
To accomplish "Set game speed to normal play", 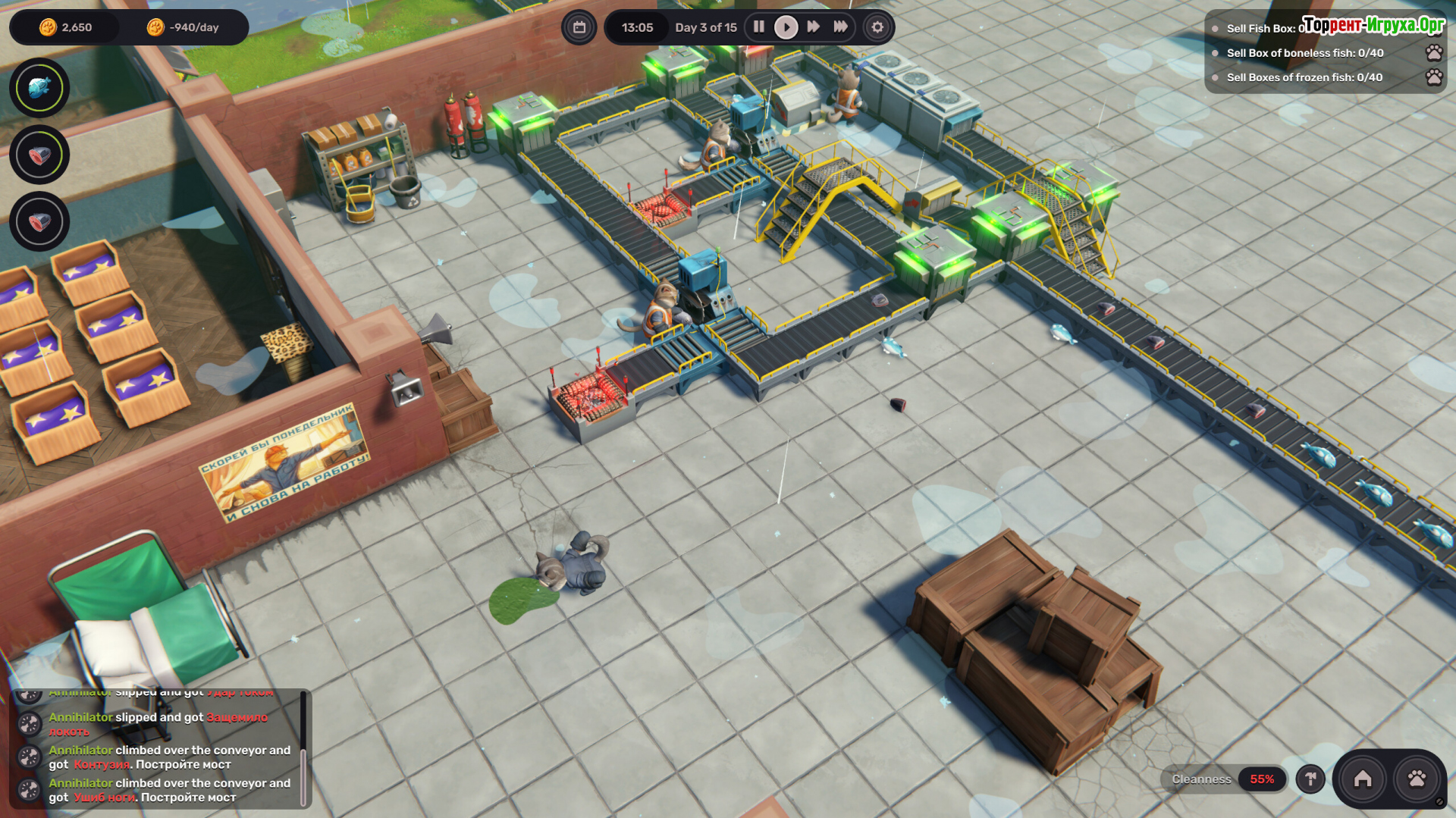I will [x=786, y=27].
